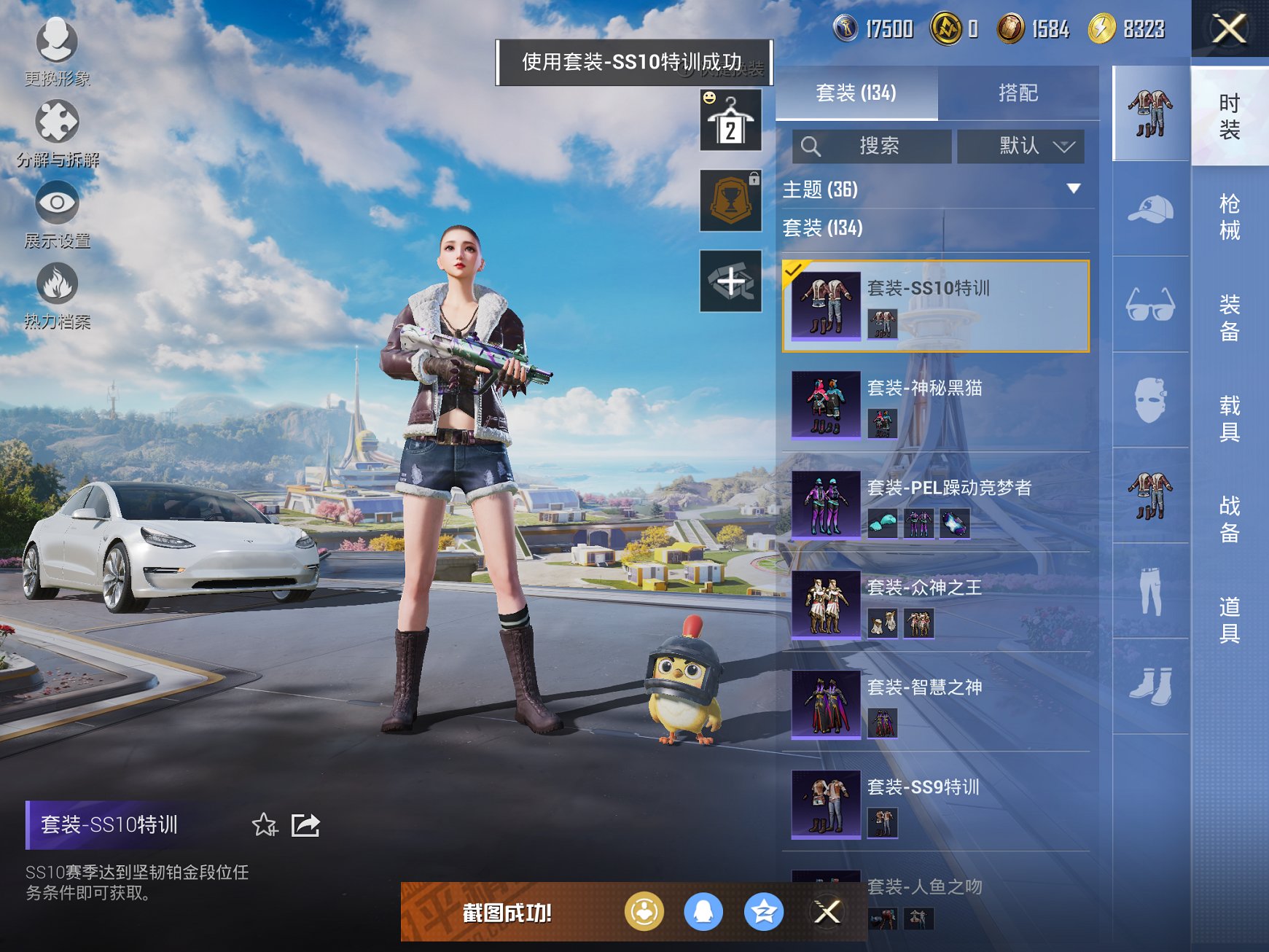
Task: Toggle the hanger quick-change slot 2
Action: (730, 121)
